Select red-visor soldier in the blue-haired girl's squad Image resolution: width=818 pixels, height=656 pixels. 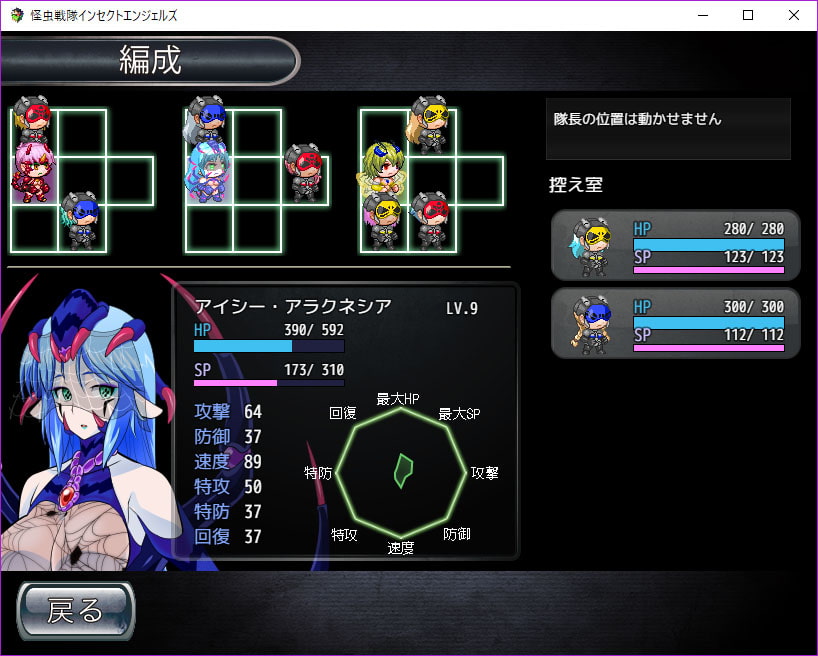303,172
